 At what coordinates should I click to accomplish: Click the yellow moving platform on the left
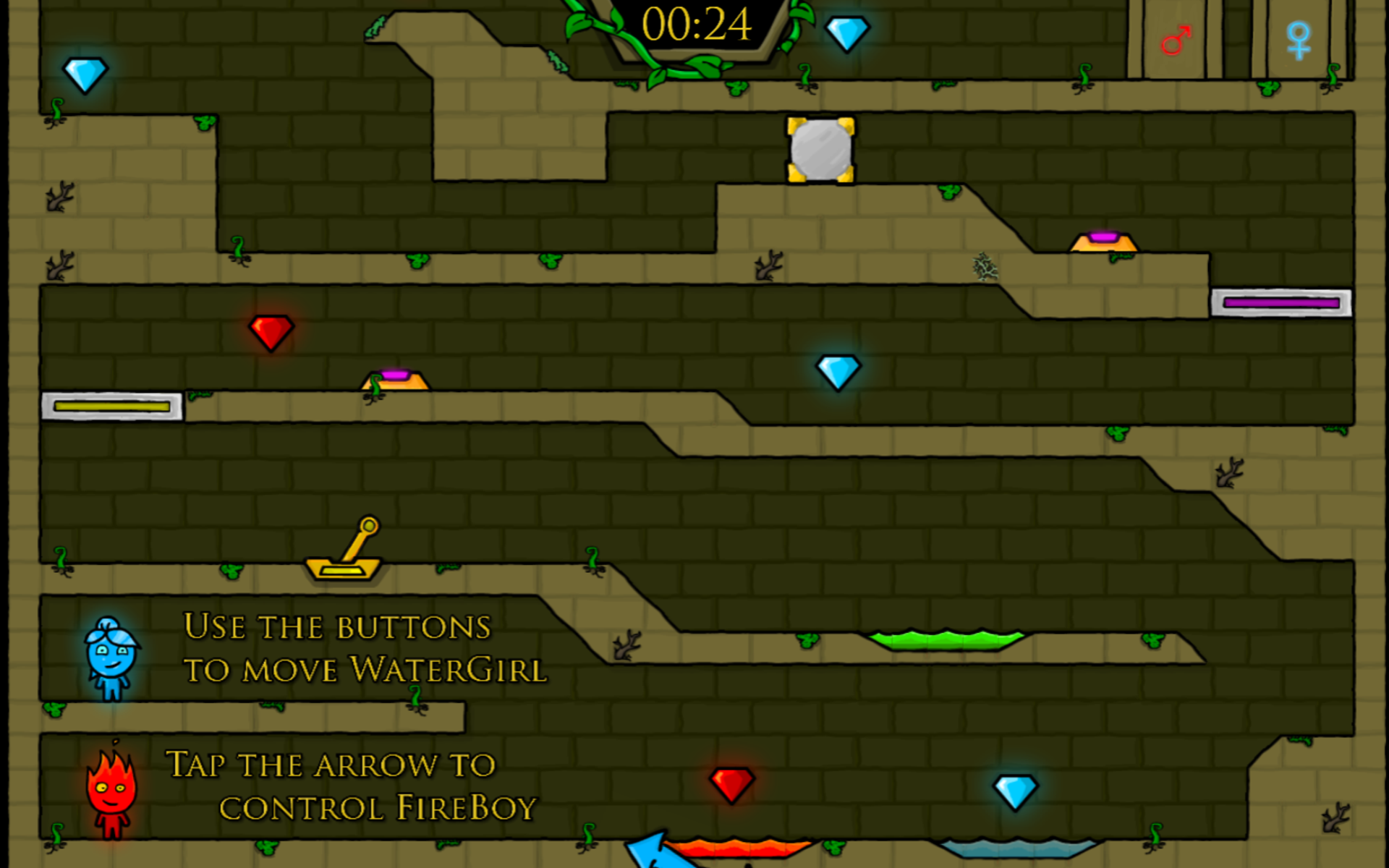[112, 408]
